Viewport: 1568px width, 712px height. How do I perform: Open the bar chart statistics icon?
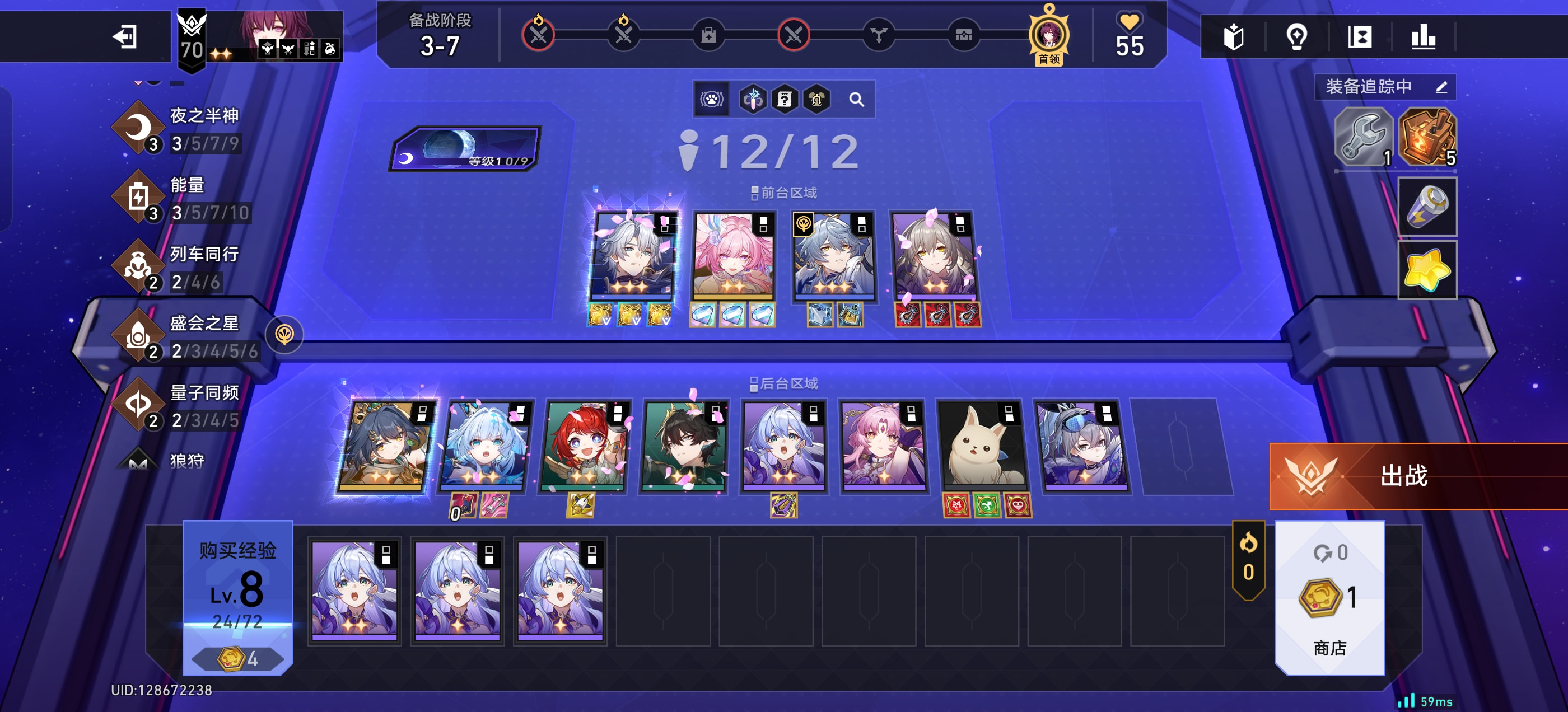1422,37
